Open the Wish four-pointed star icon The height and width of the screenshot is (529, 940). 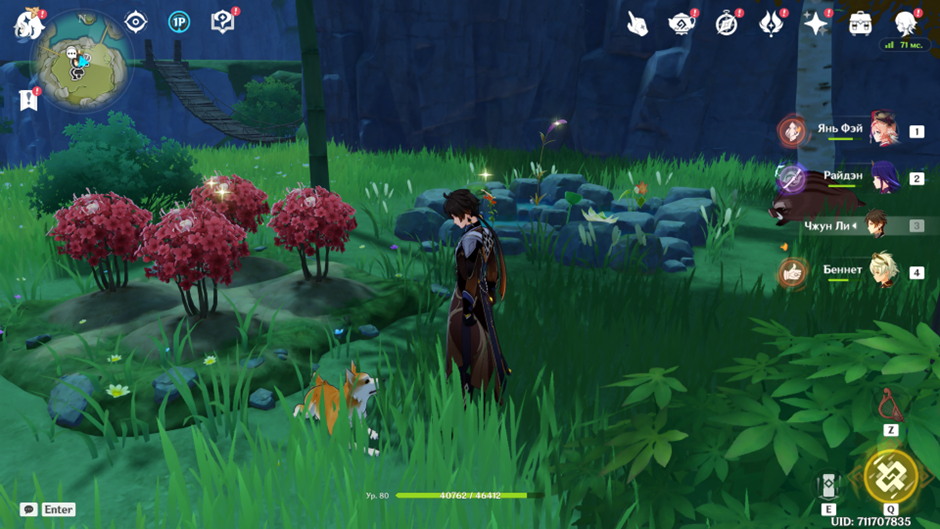point(816,23)
